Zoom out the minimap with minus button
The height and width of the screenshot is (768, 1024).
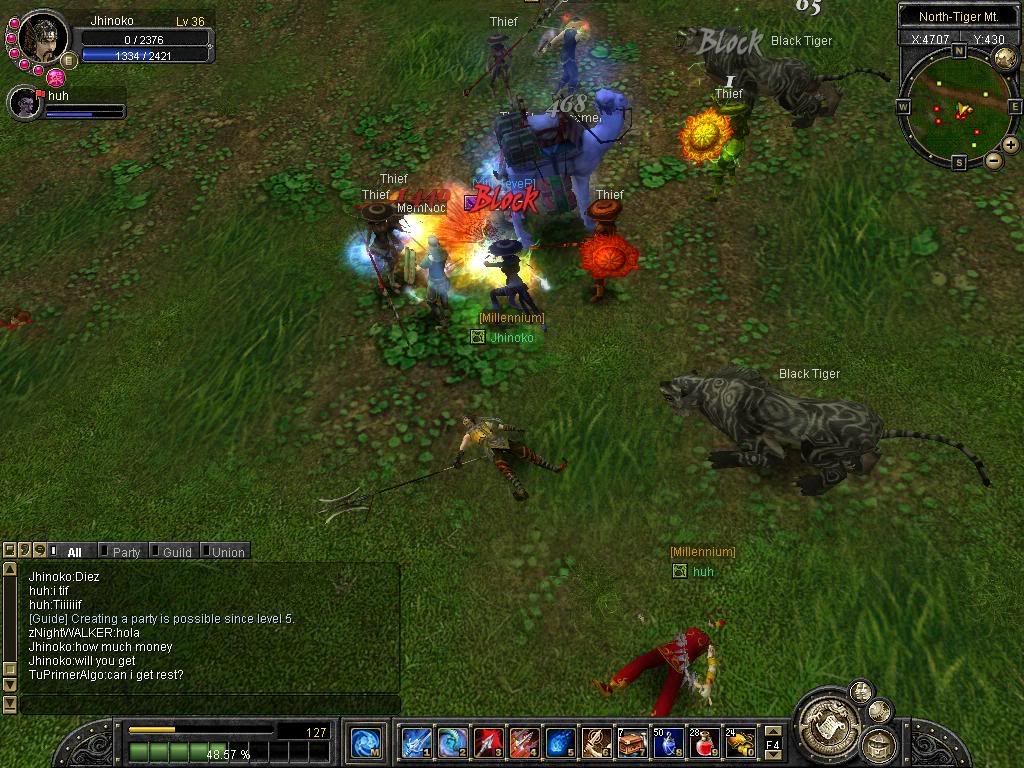pos(993,160)
